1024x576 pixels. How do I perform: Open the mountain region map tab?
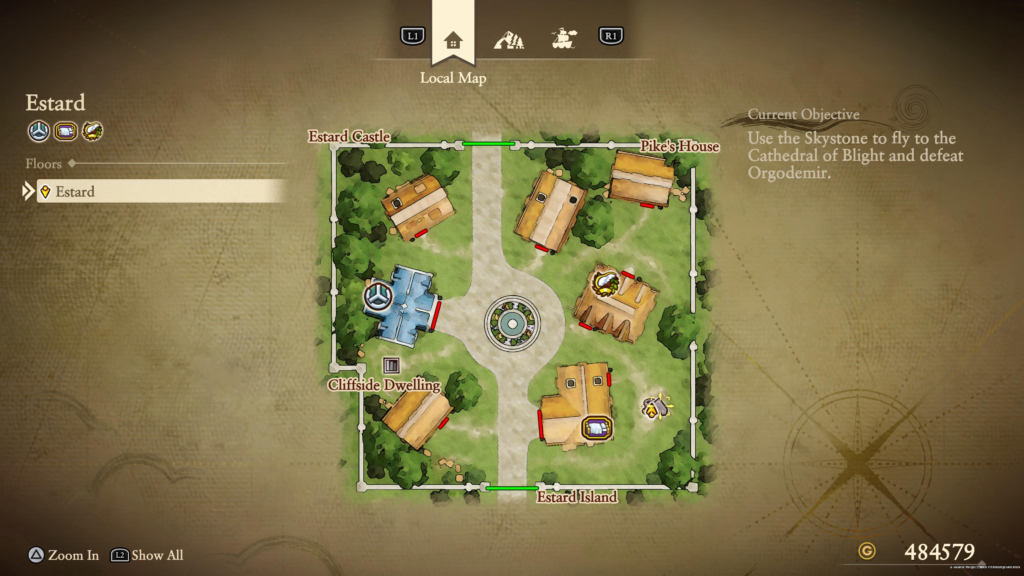coord(509,40)
